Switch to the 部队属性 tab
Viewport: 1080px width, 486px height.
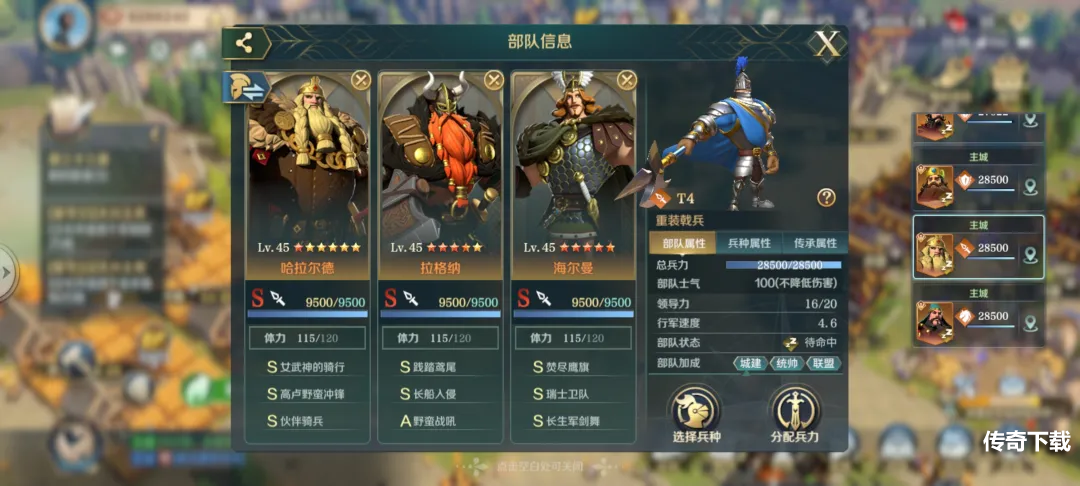[x=681, y=243]
